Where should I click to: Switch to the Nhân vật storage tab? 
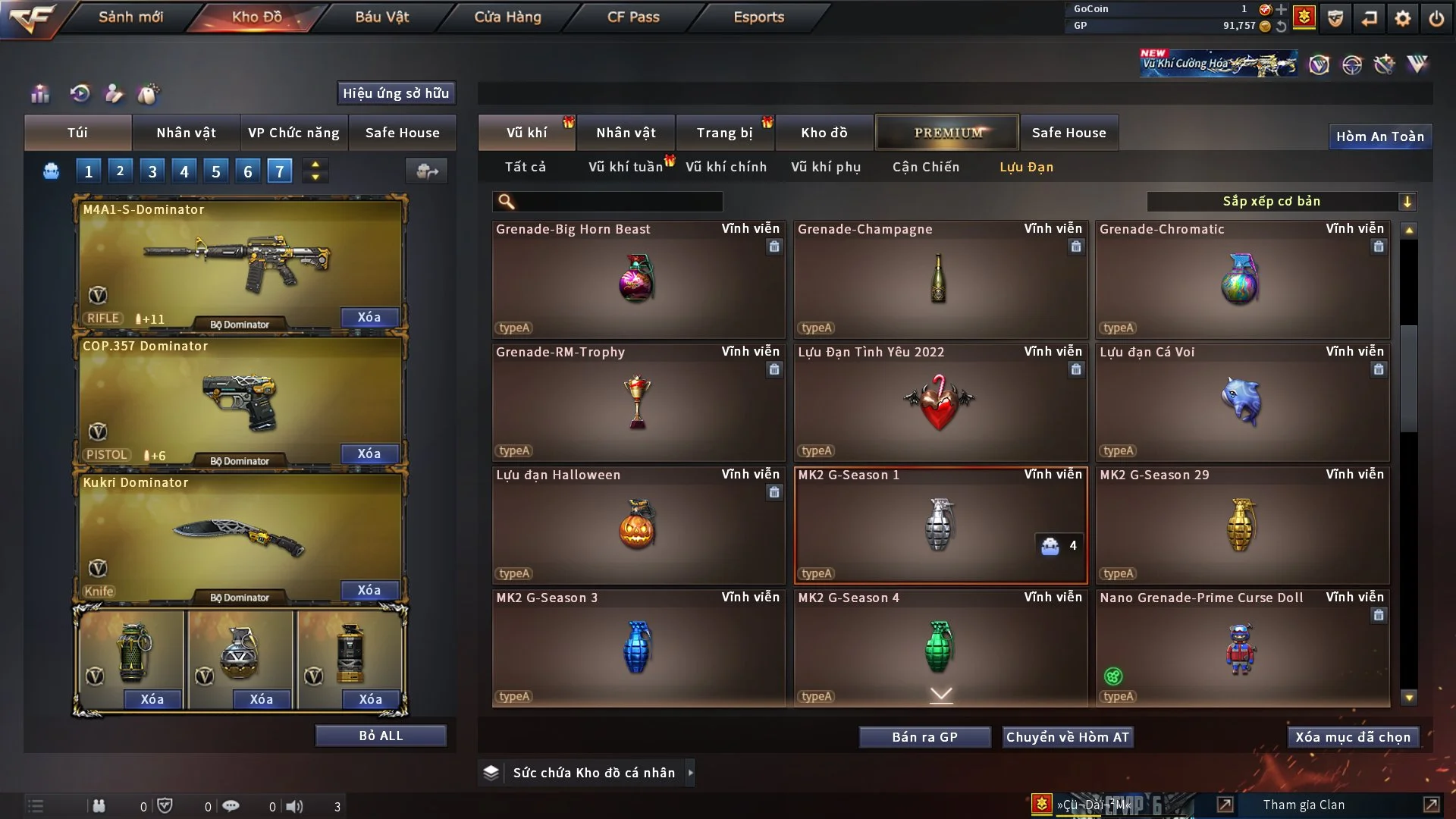[626, 133]
